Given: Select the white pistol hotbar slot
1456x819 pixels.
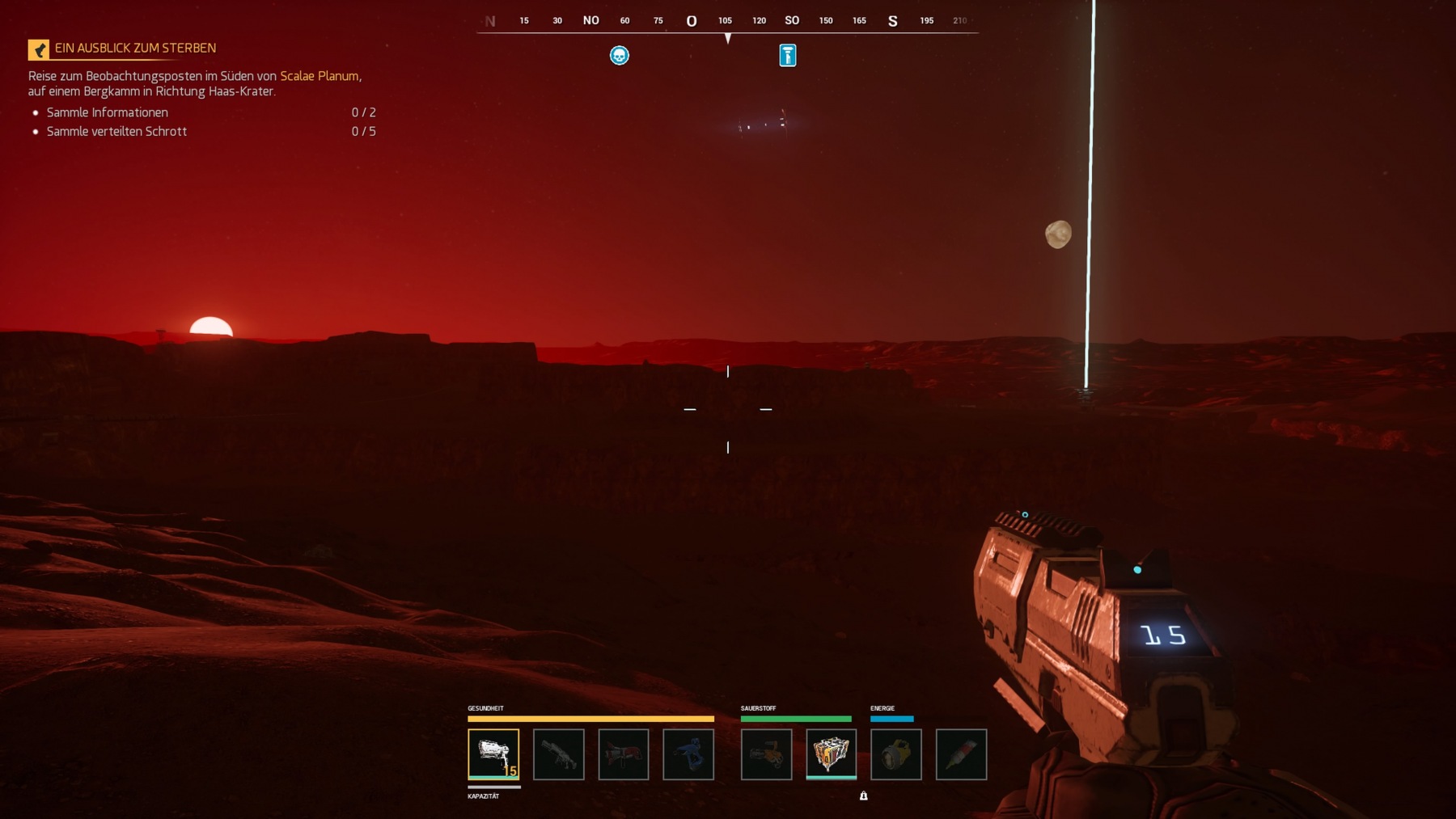Looking at the screenshot, I should [x=493, y=754].
